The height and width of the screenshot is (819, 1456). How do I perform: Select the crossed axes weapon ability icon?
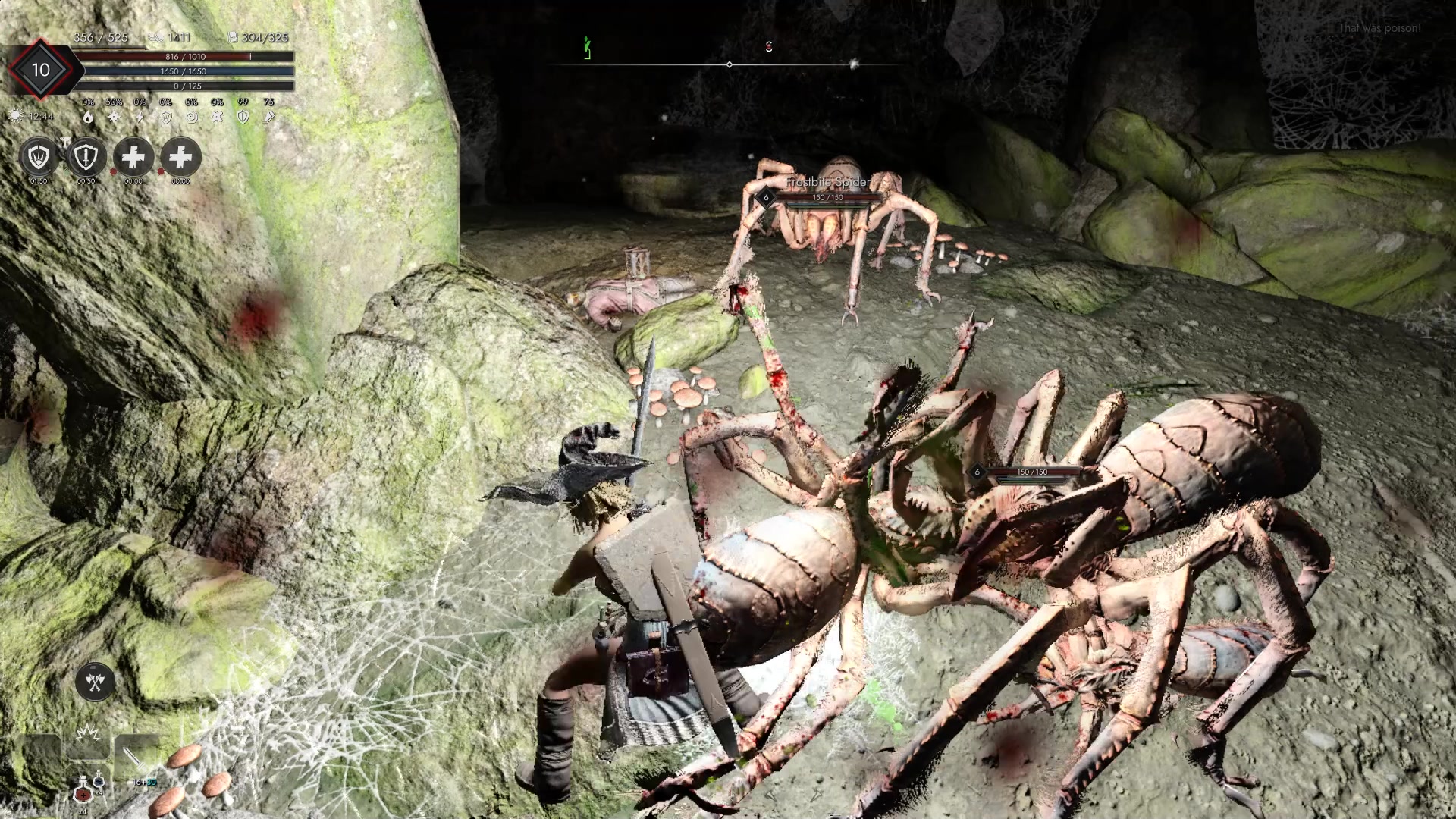click(x=93, y=682)
